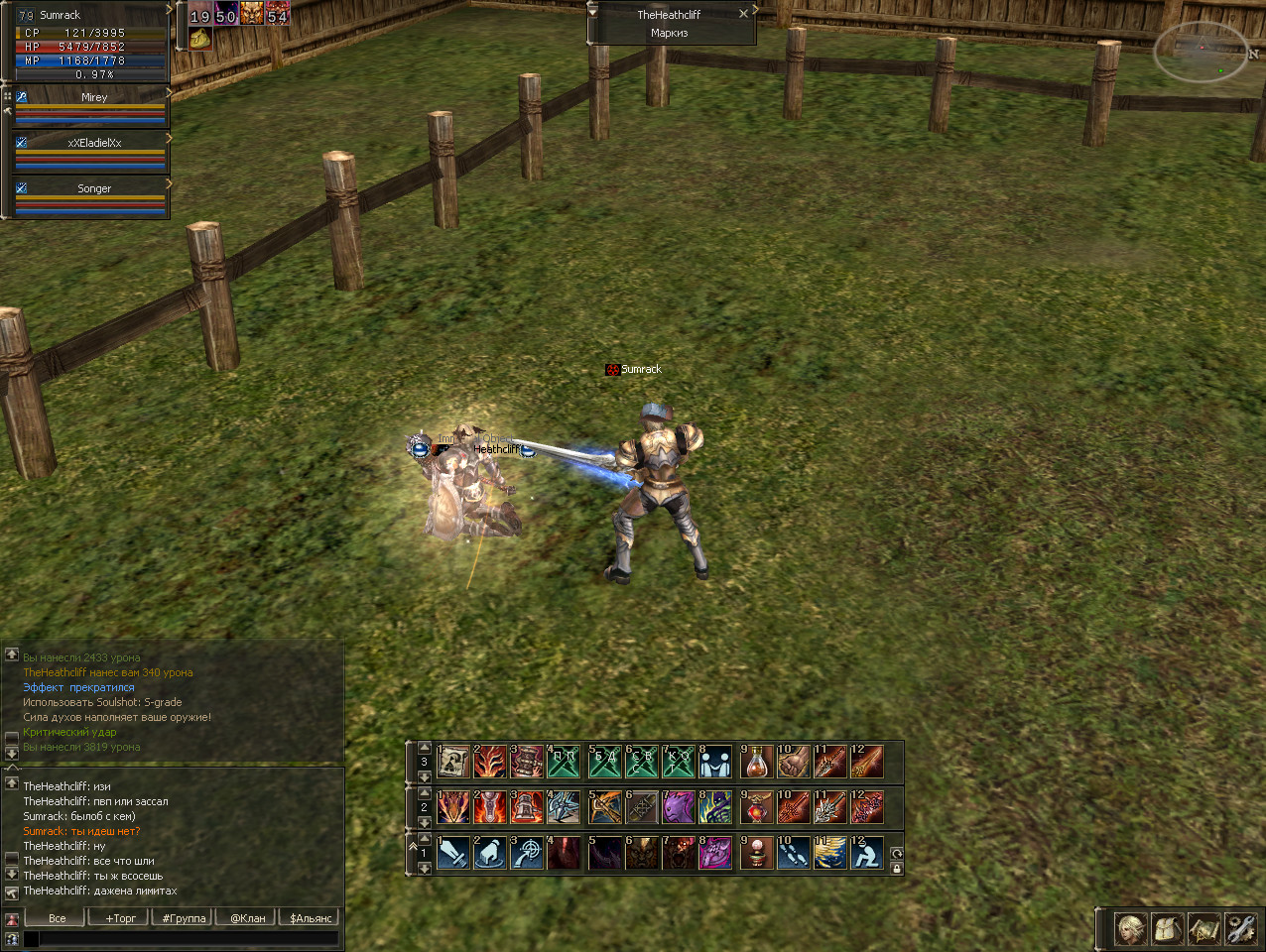
Task: Activate the sit down action icon
Action: tap(867, 853)
